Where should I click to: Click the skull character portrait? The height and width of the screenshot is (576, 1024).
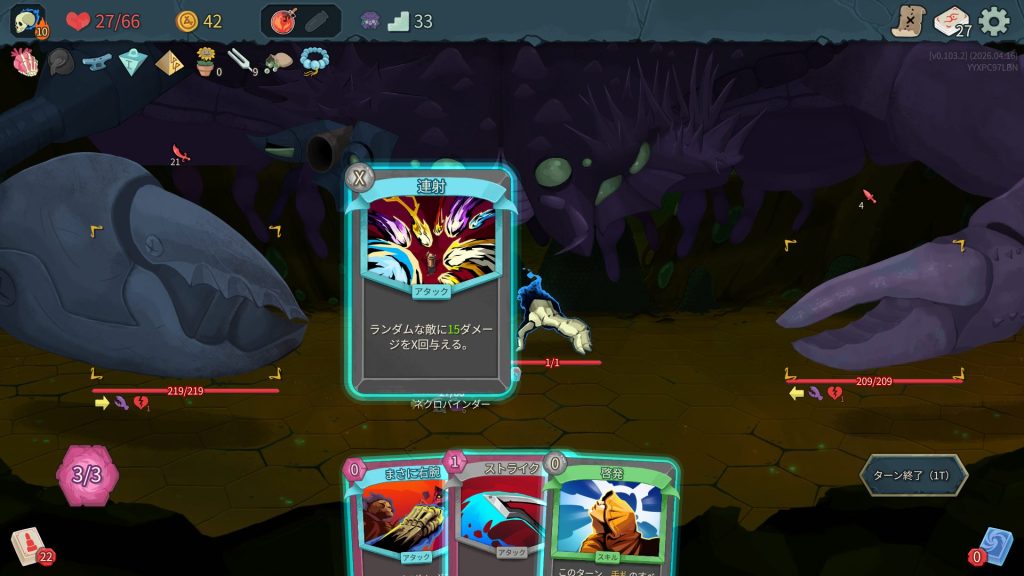[x=26, y=20]
